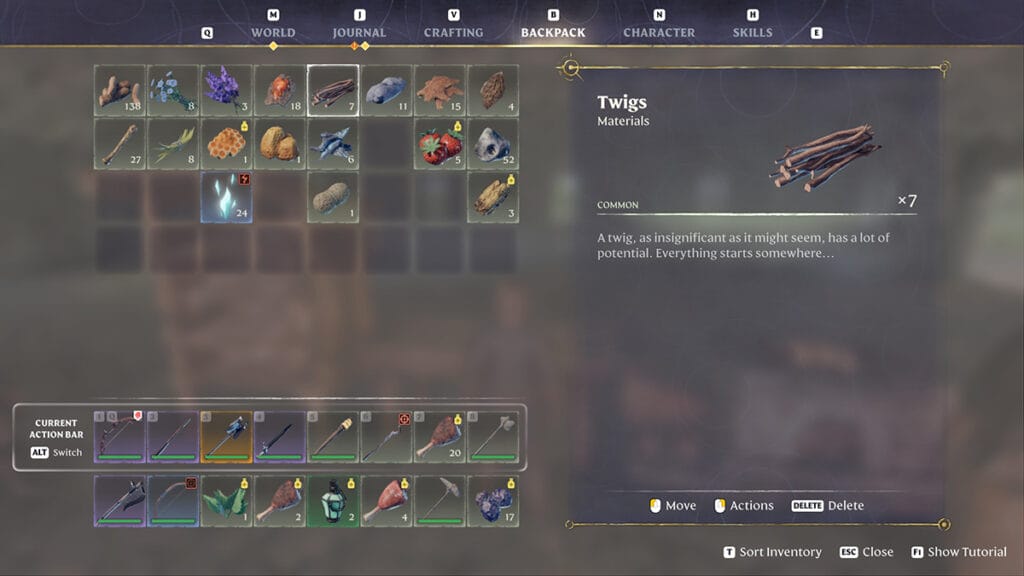The width and height of the screenshot is (1024, 576).
Task: Select the honeycomb slot in the backpack
Action: 225,144
